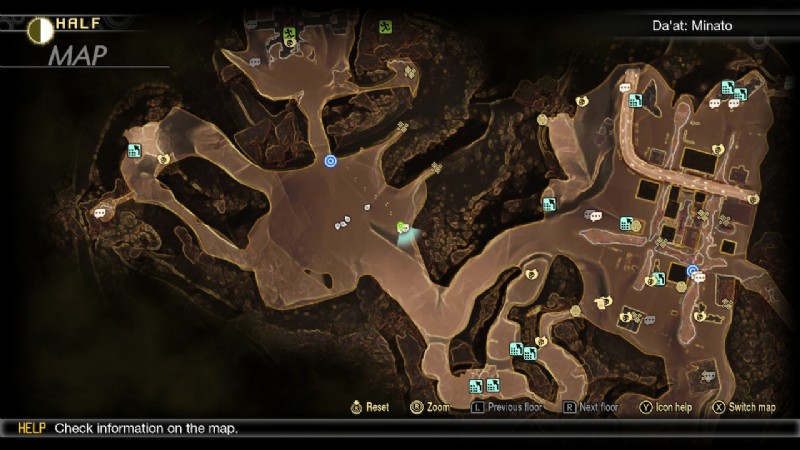Choose the teal stairs icon beside the curved road's top
800x450 pixels.
(635, 99)
